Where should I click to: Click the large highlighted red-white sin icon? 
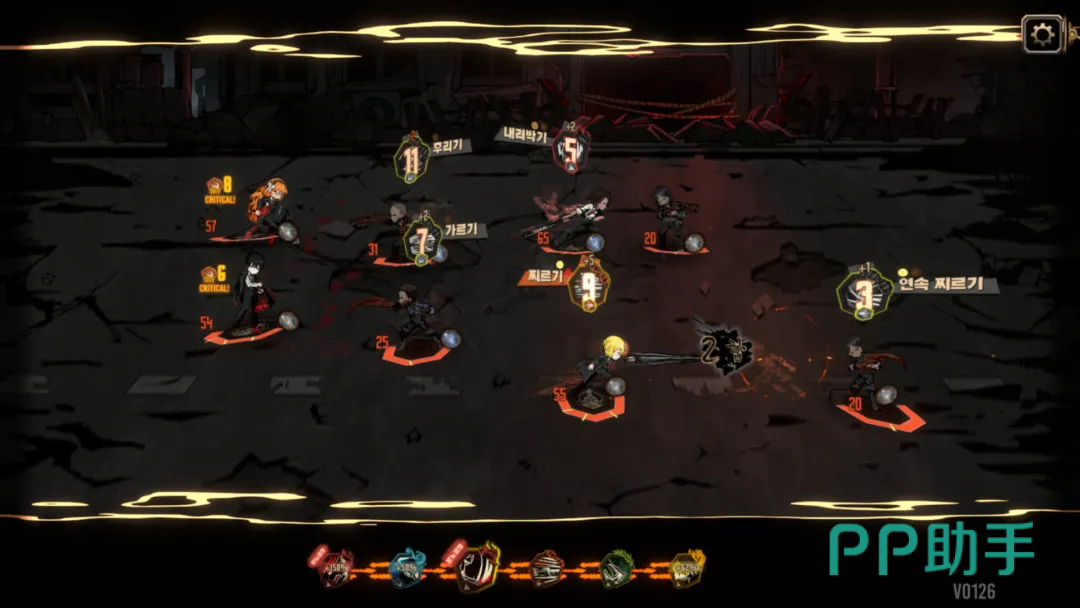pyautogui.click(x=477, y=566)
